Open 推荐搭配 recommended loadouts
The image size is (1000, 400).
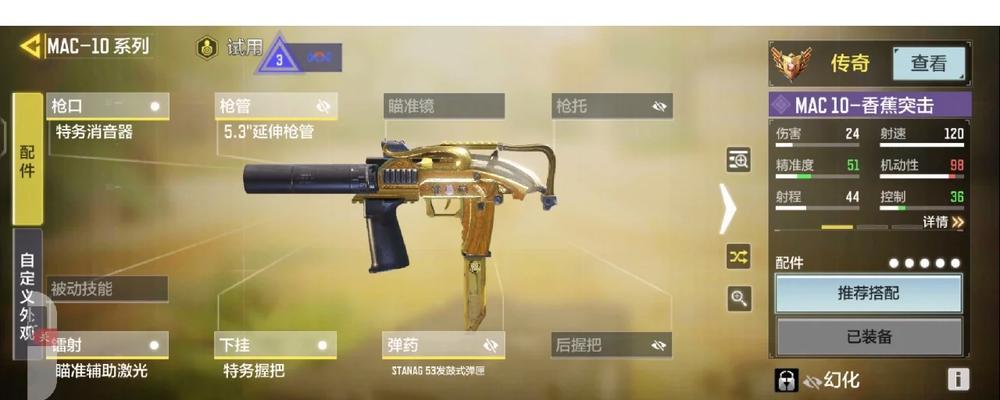coord(868,294)
